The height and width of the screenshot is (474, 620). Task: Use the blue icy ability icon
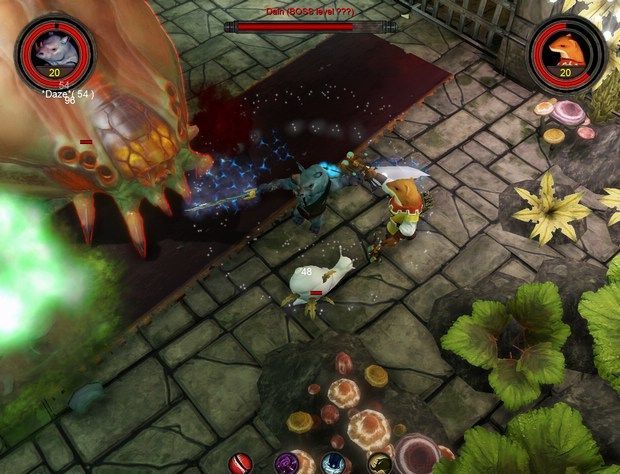333,464
